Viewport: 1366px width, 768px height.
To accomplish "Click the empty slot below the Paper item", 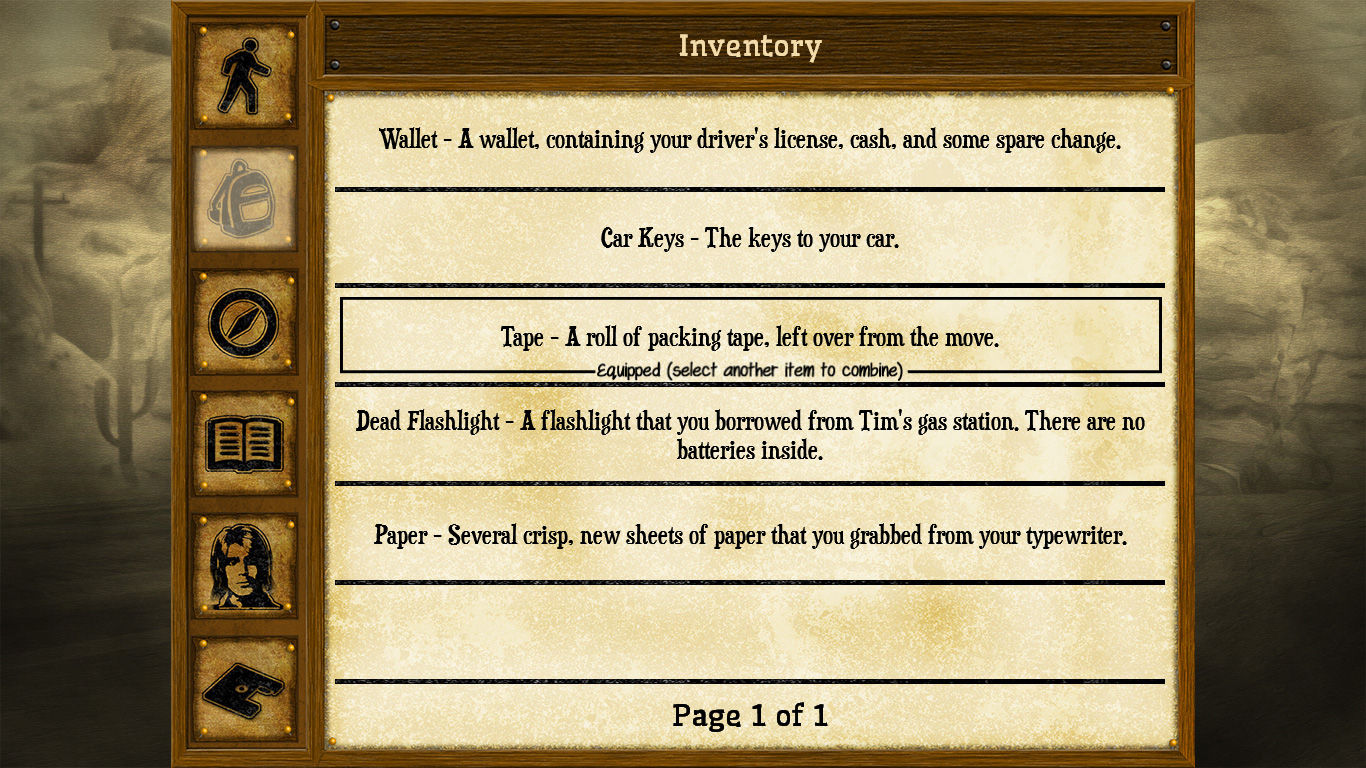I will [x=750, y=630].
